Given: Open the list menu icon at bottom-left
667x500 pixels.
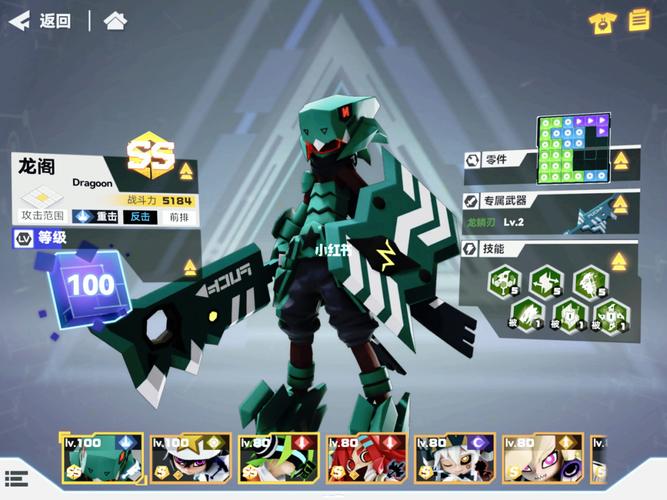Looking at the screenshot, I should 15,479.
